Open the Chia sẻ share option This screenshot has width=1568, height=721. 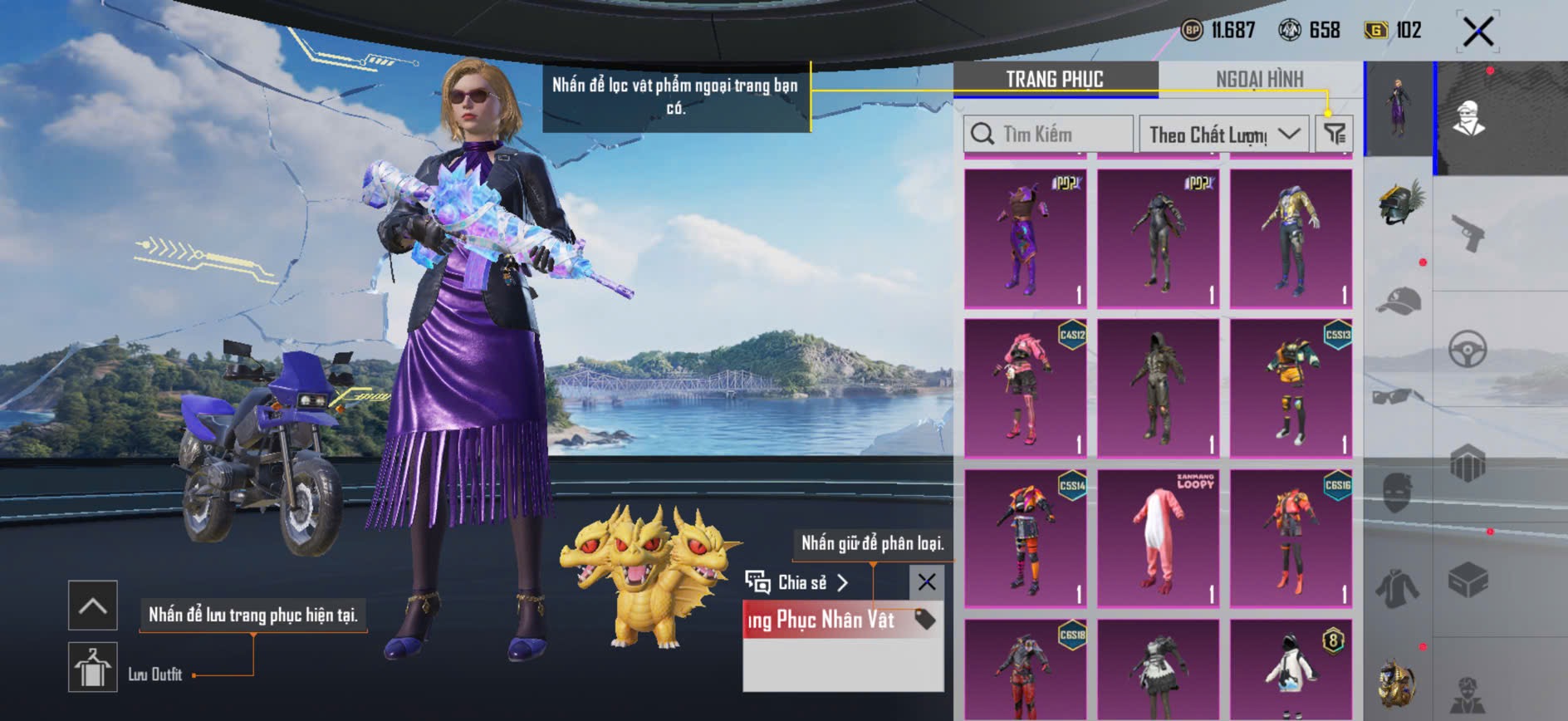(x=797, y=583)
